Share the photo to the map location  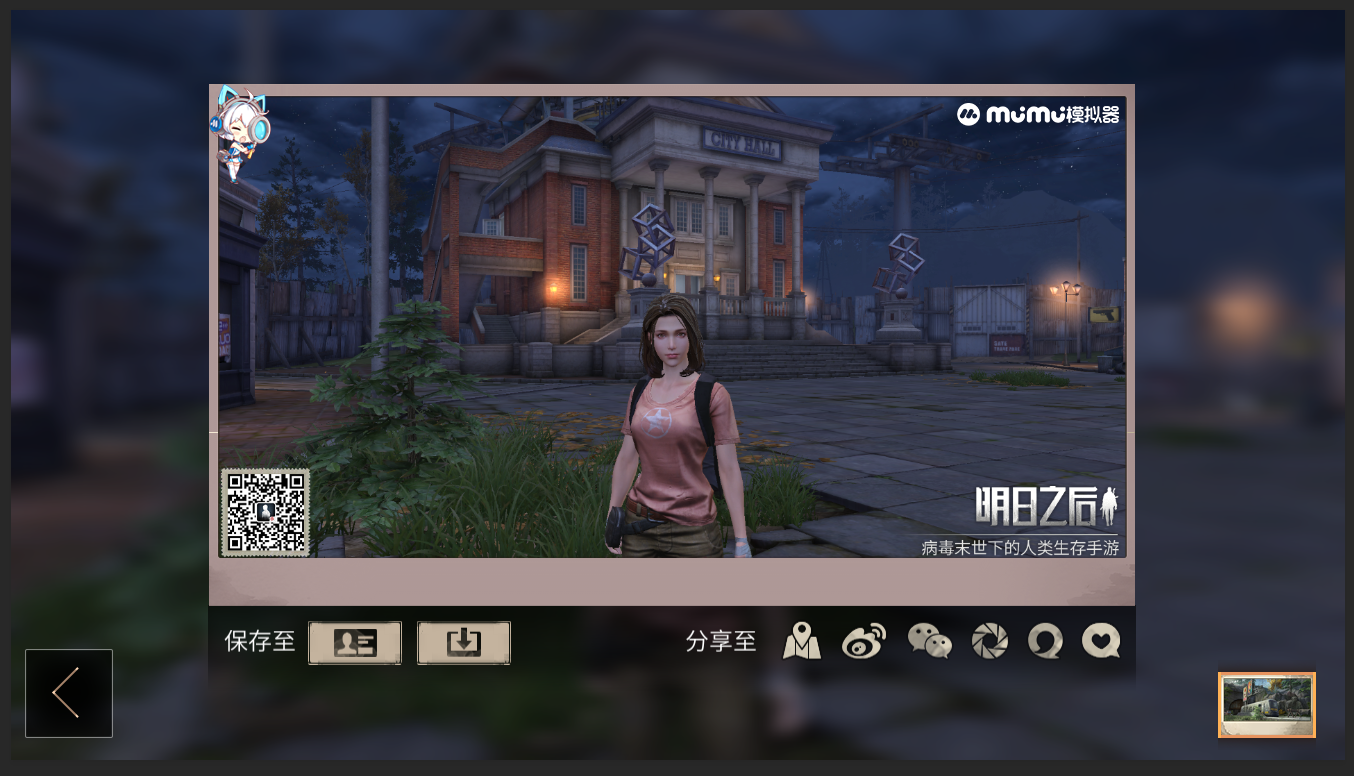pyautogui.click(x=802, y=641)
